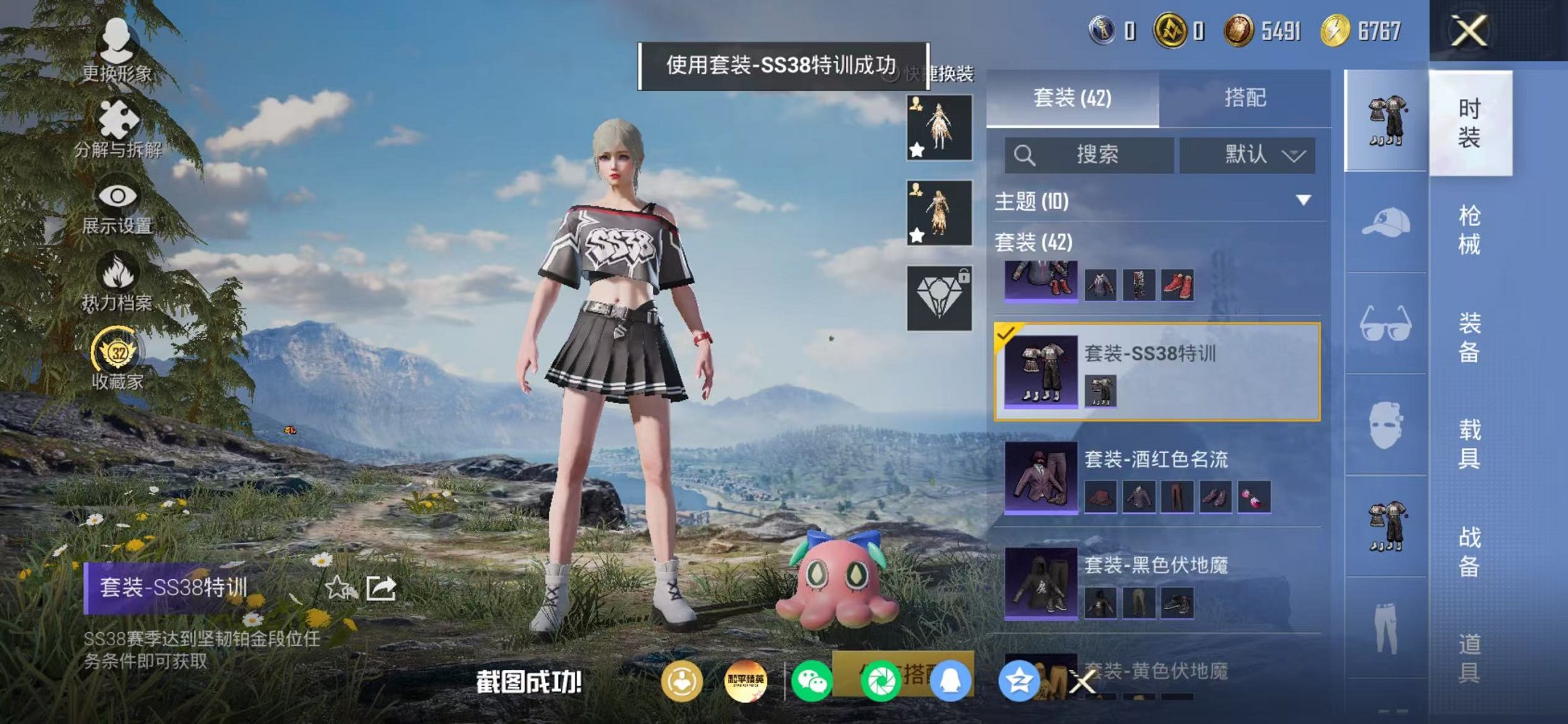This screenshot has height=724, width=1568.
Task: Uncheck the equipped mark on 套装-SS38特训
Action: click(x=1007, y=335)
